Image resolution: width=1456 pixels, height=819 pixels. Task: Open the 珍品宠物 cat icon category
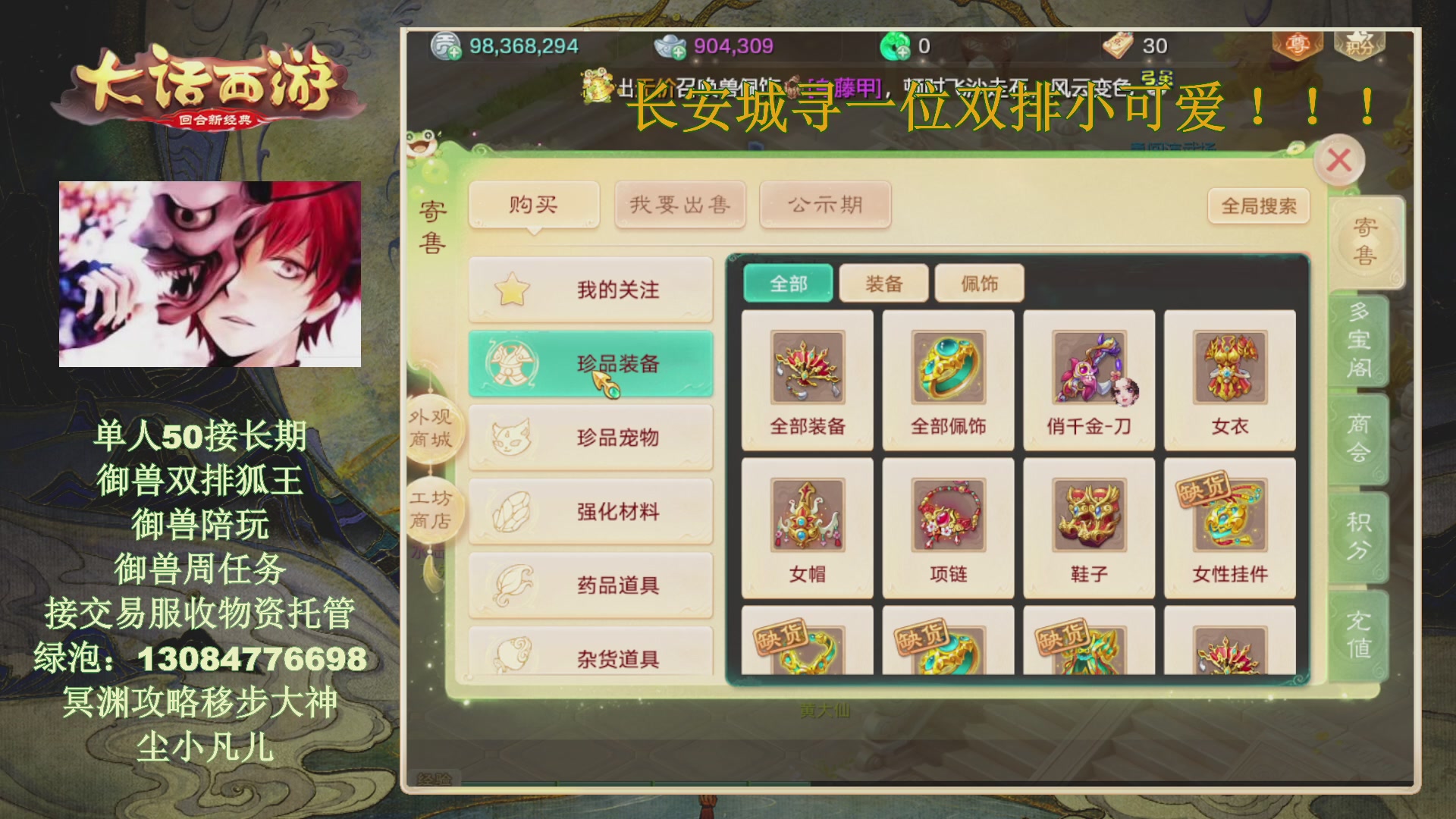512,436
